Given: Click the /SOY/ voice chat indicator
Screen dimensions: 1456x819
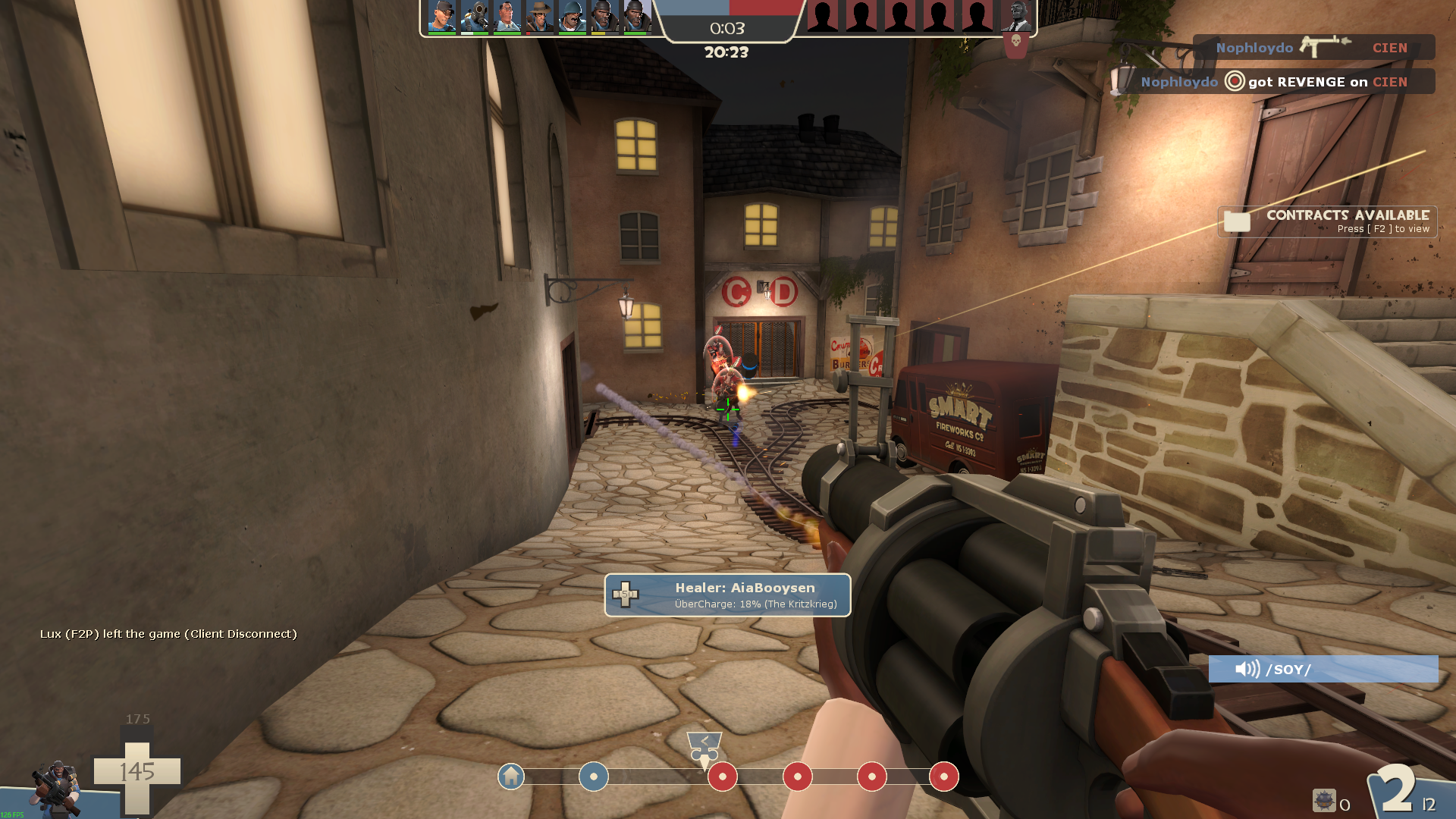Looking at the screenshot, I should point(1323,669).
